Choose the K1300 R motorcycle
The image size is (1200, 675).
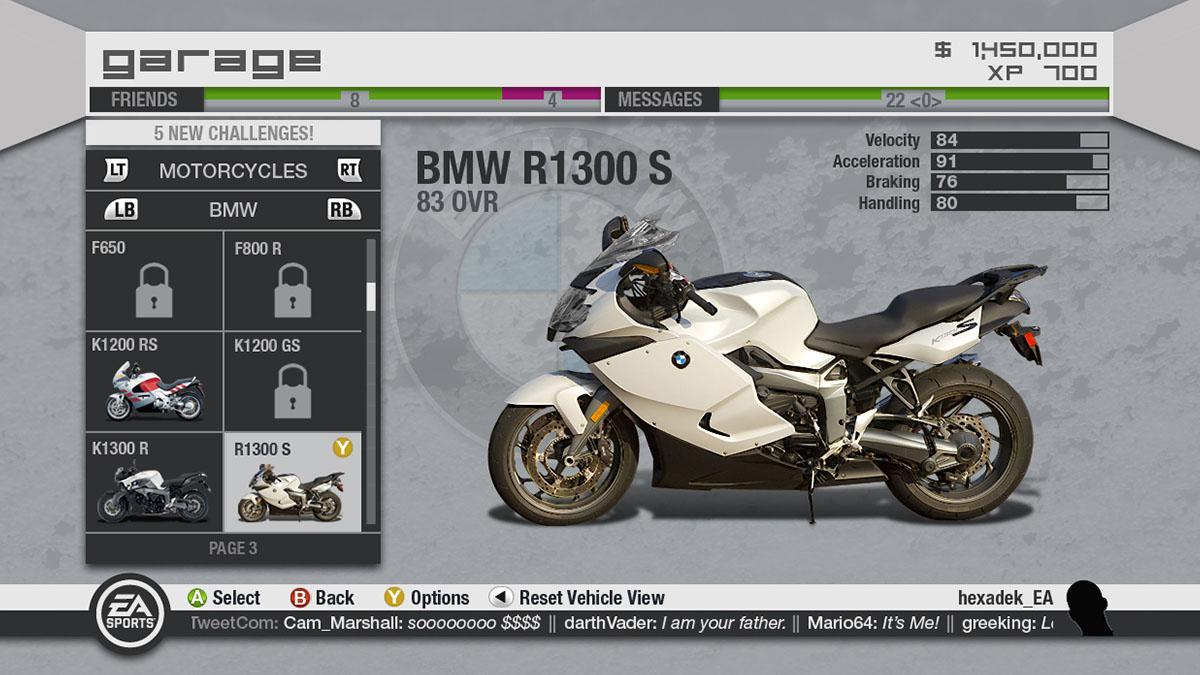tap(154, 482)
